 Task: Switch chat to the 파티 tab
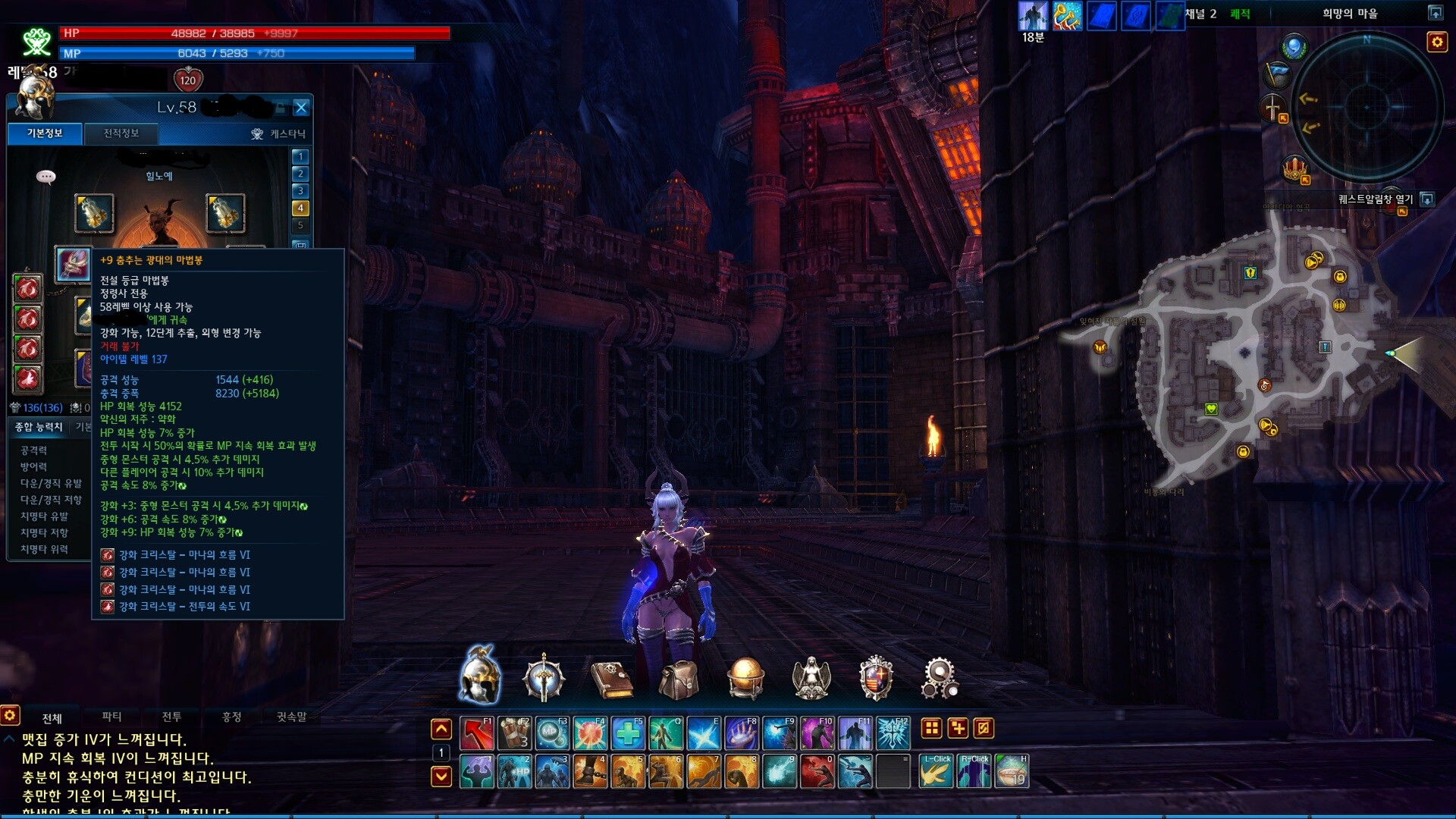pyautogui.click(x=111, y=717)
